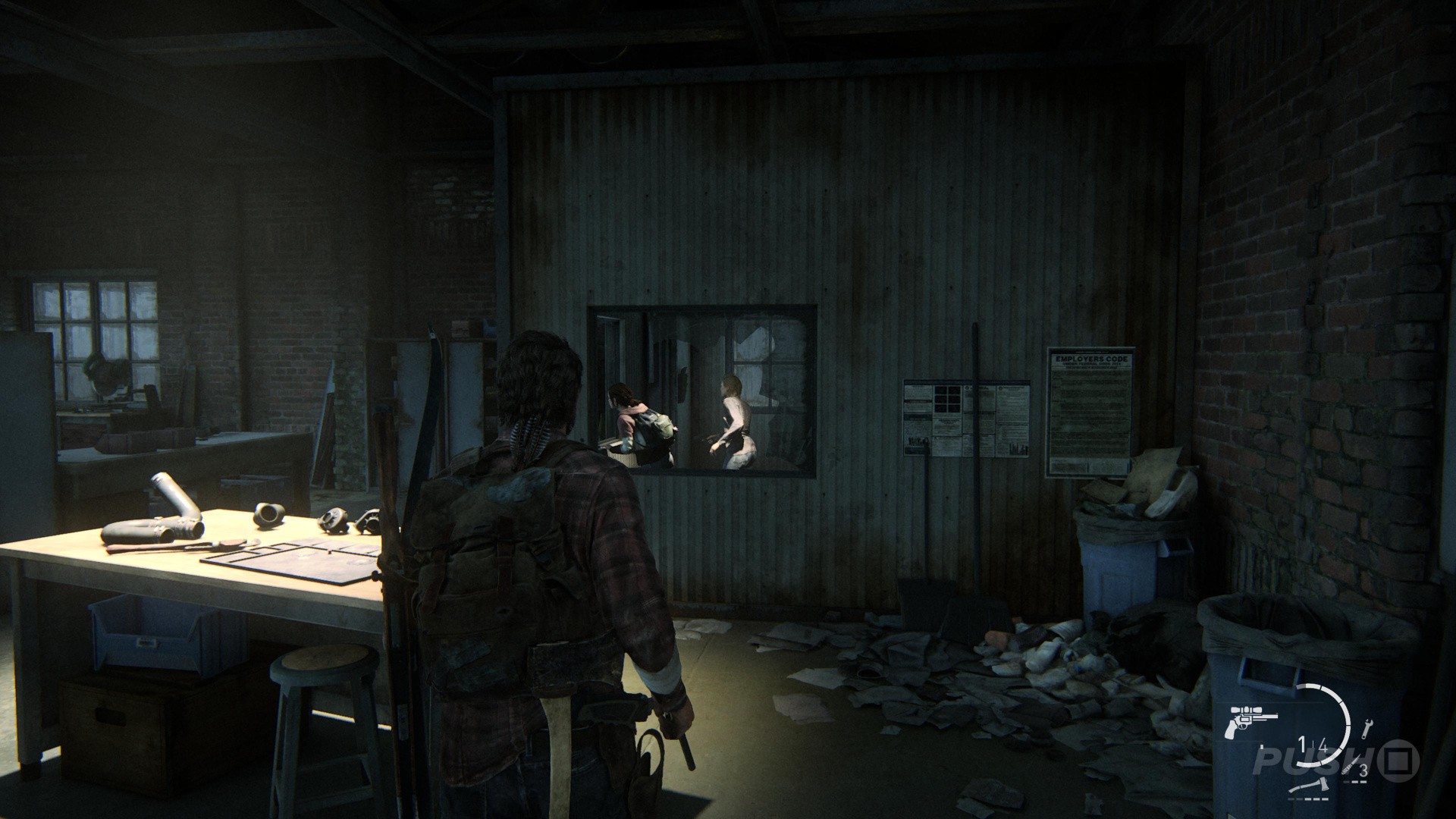Screen dimensions: 1456x819
Task: Select the scoped revolver weapon icon
Action: 1250,723
